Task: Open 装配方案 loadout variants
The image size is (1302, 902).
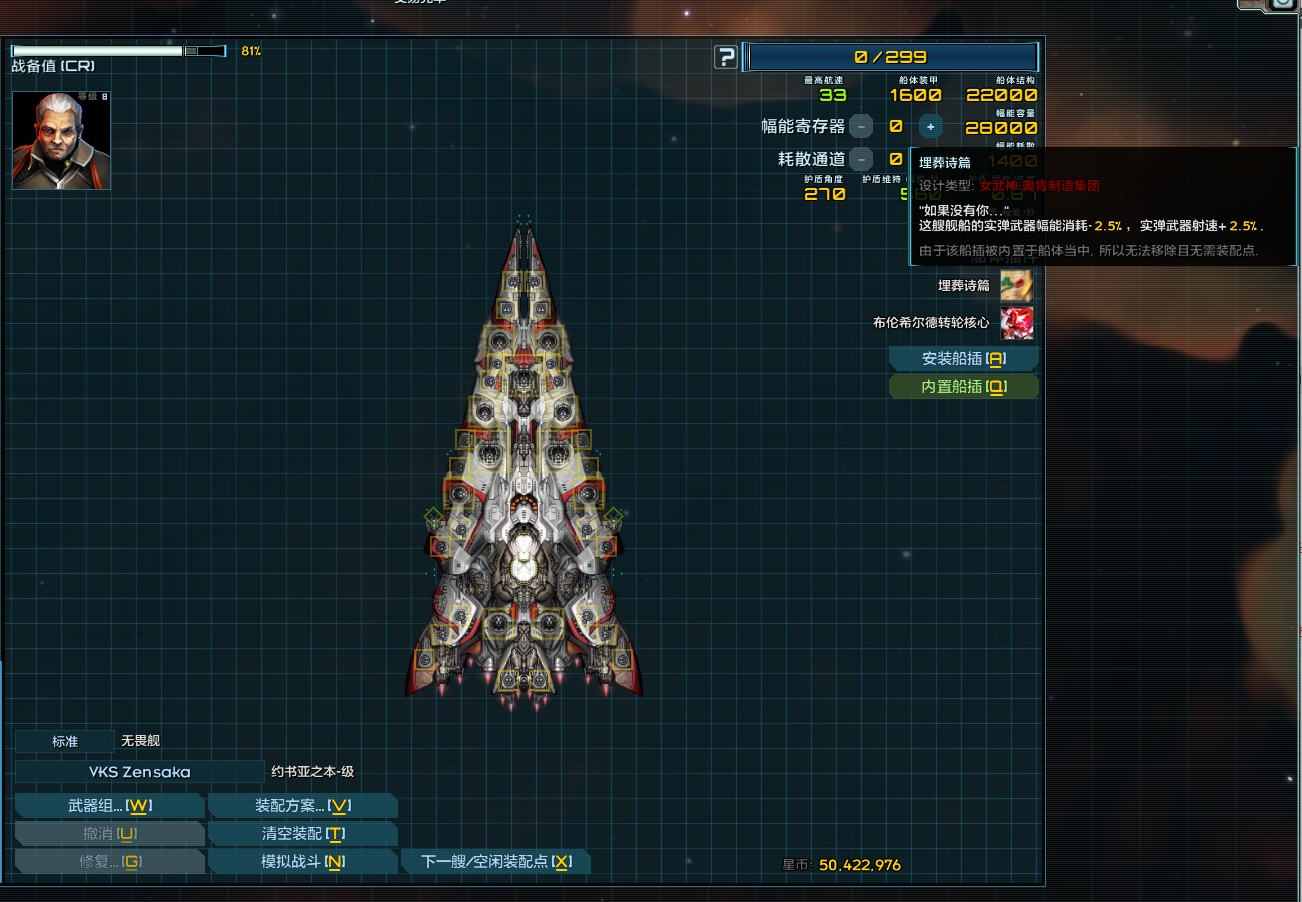Action: pos(302,806)
